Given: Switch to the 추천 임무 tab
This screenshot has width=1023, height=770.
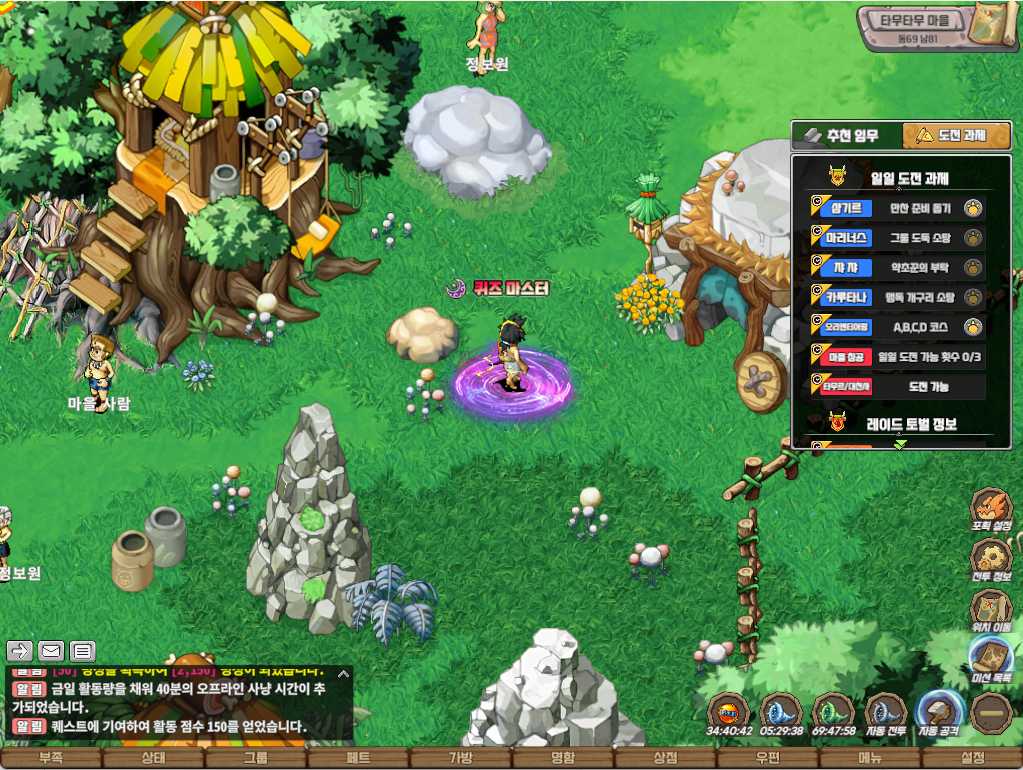Looking at the screenshot, I should click(847, 136).
